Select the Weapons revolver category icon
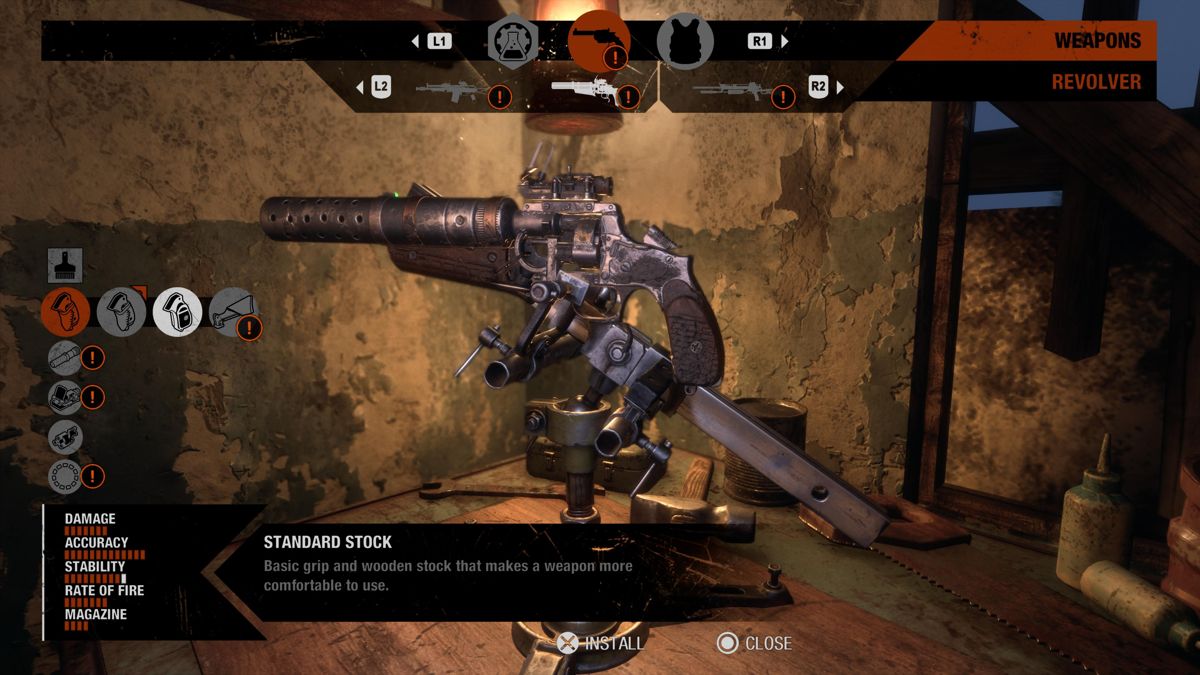 tap(598, 40)
